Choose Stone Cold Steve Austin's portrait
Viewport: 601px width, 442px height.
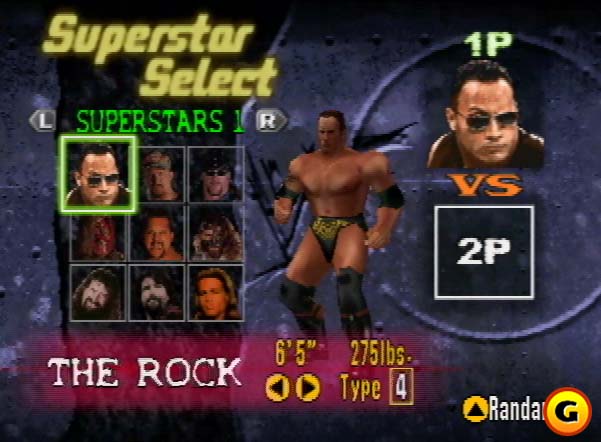158,174
